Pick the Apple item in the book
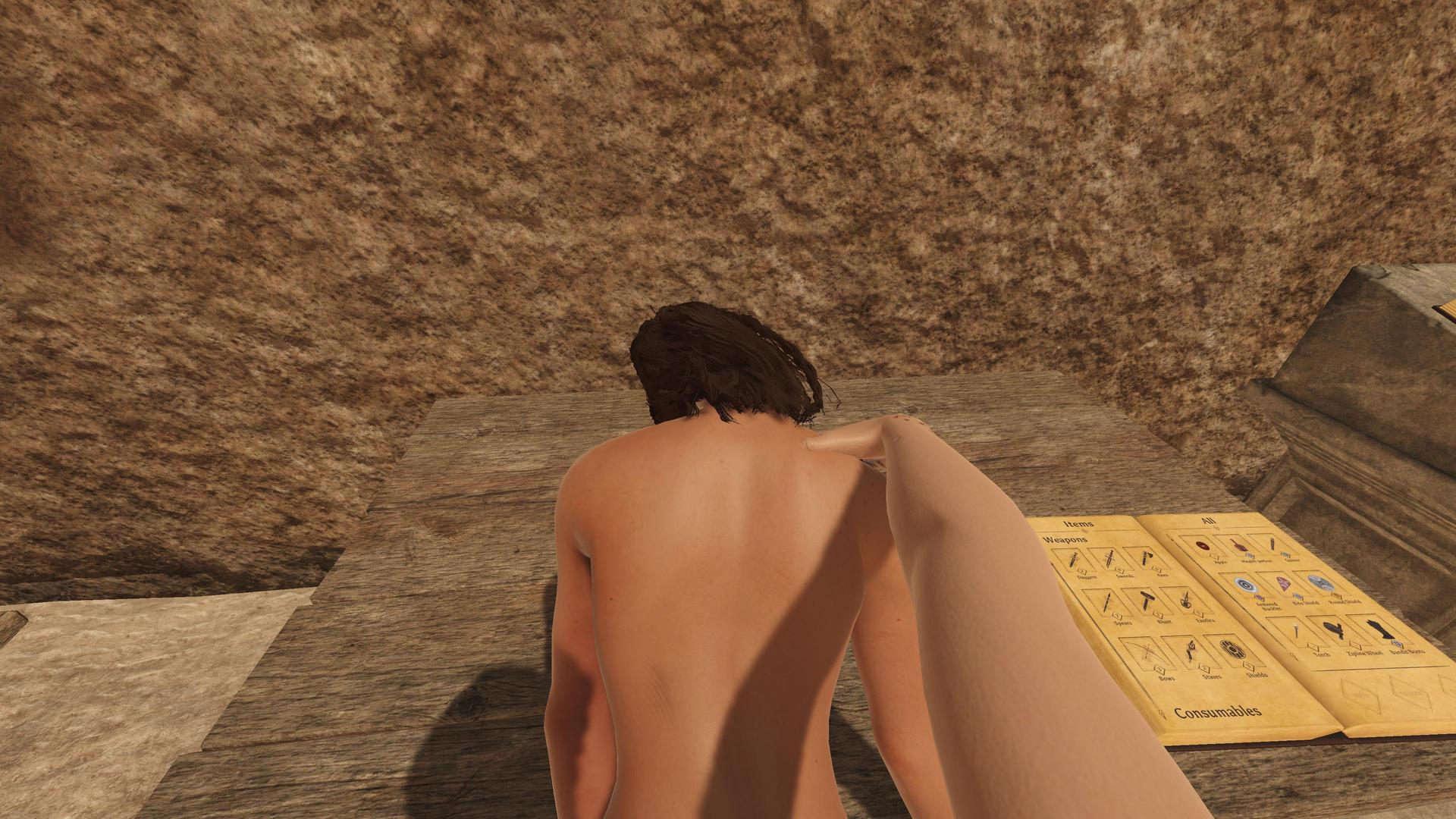Viewport: 1456px width, 819px height. point(1201,547)
